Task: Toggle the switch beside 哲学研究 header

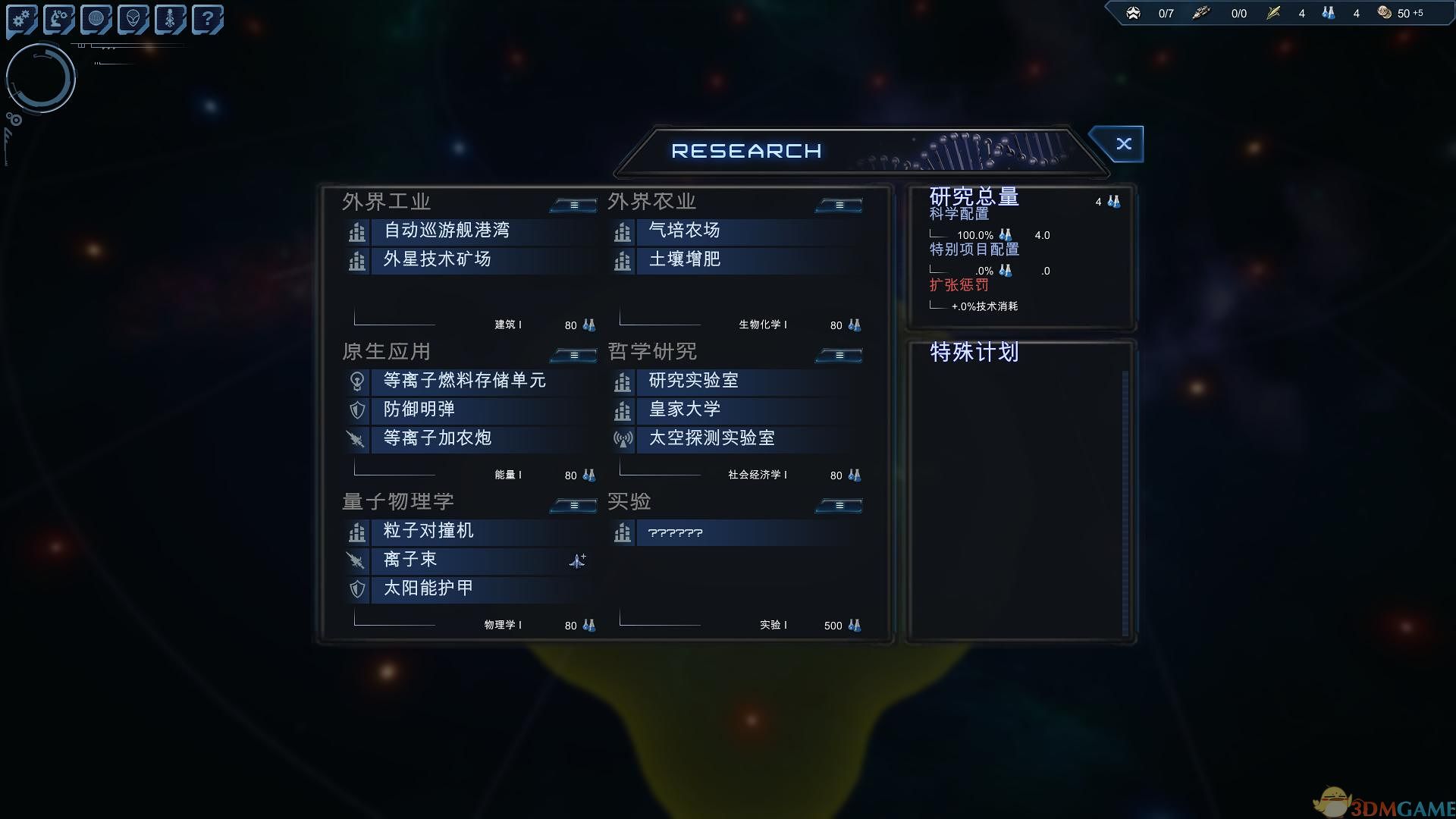Action: pyautogui.click(x=838, y=353)
